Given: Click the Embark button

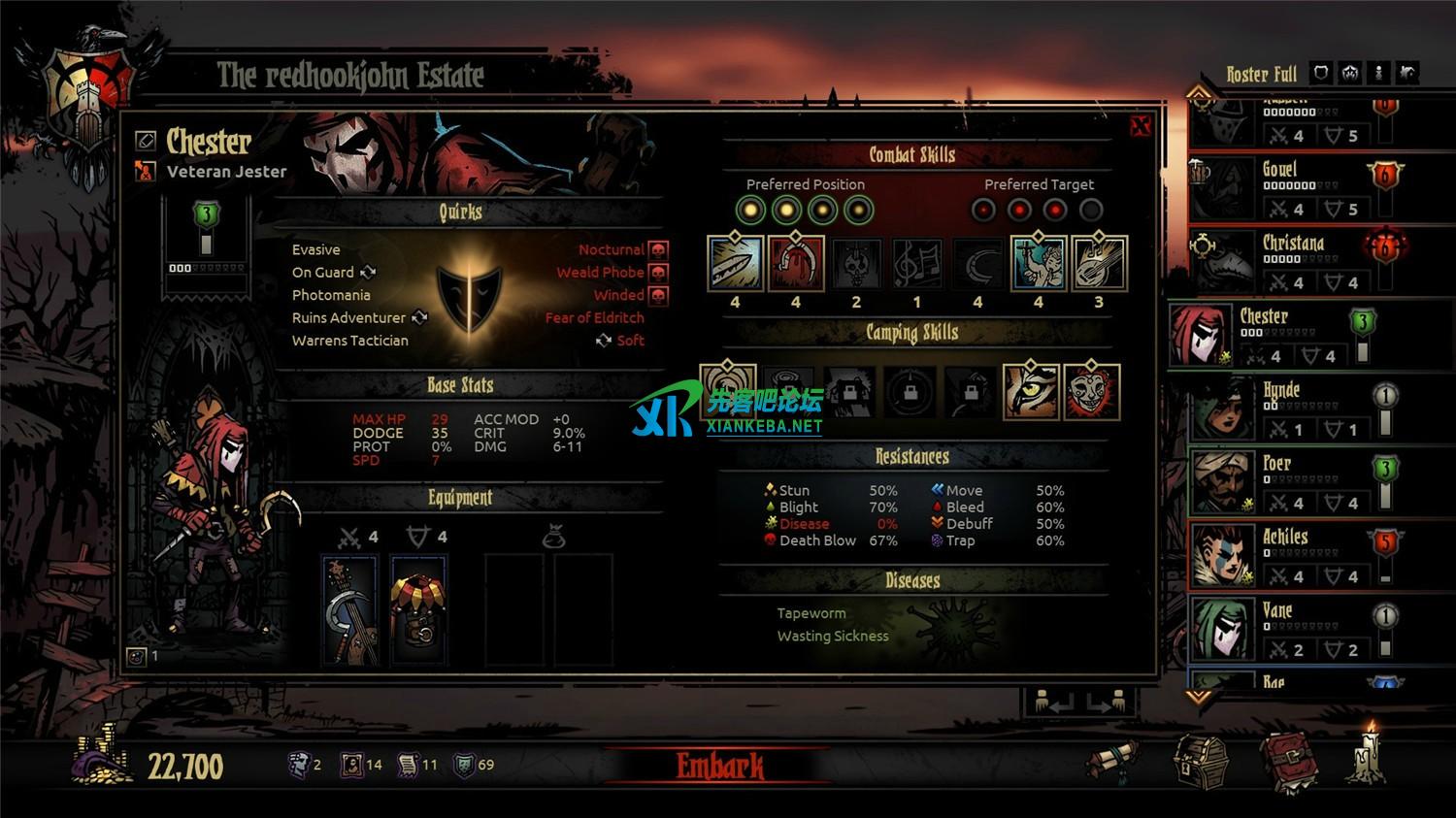Looking at the screenshot, I should [x=719, y=766].
